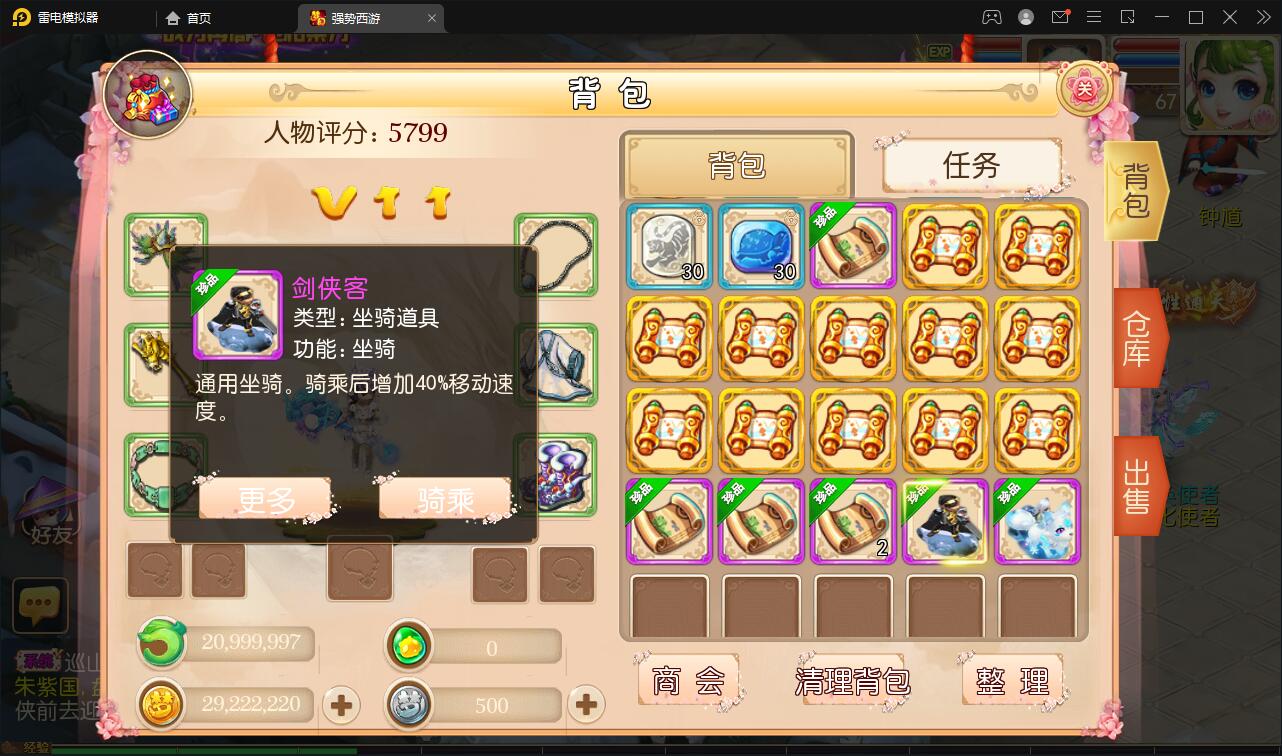
Task: Click the 清理背包 button
Action: [851, 680]
